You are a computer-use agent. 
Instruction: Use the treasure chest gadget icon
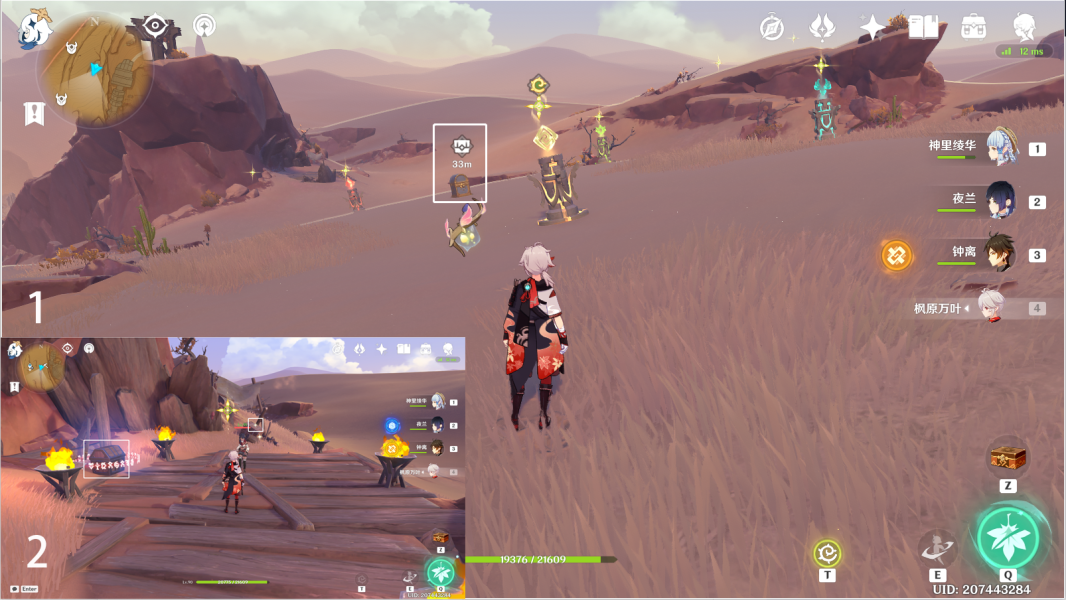[x=1008, y=458]
